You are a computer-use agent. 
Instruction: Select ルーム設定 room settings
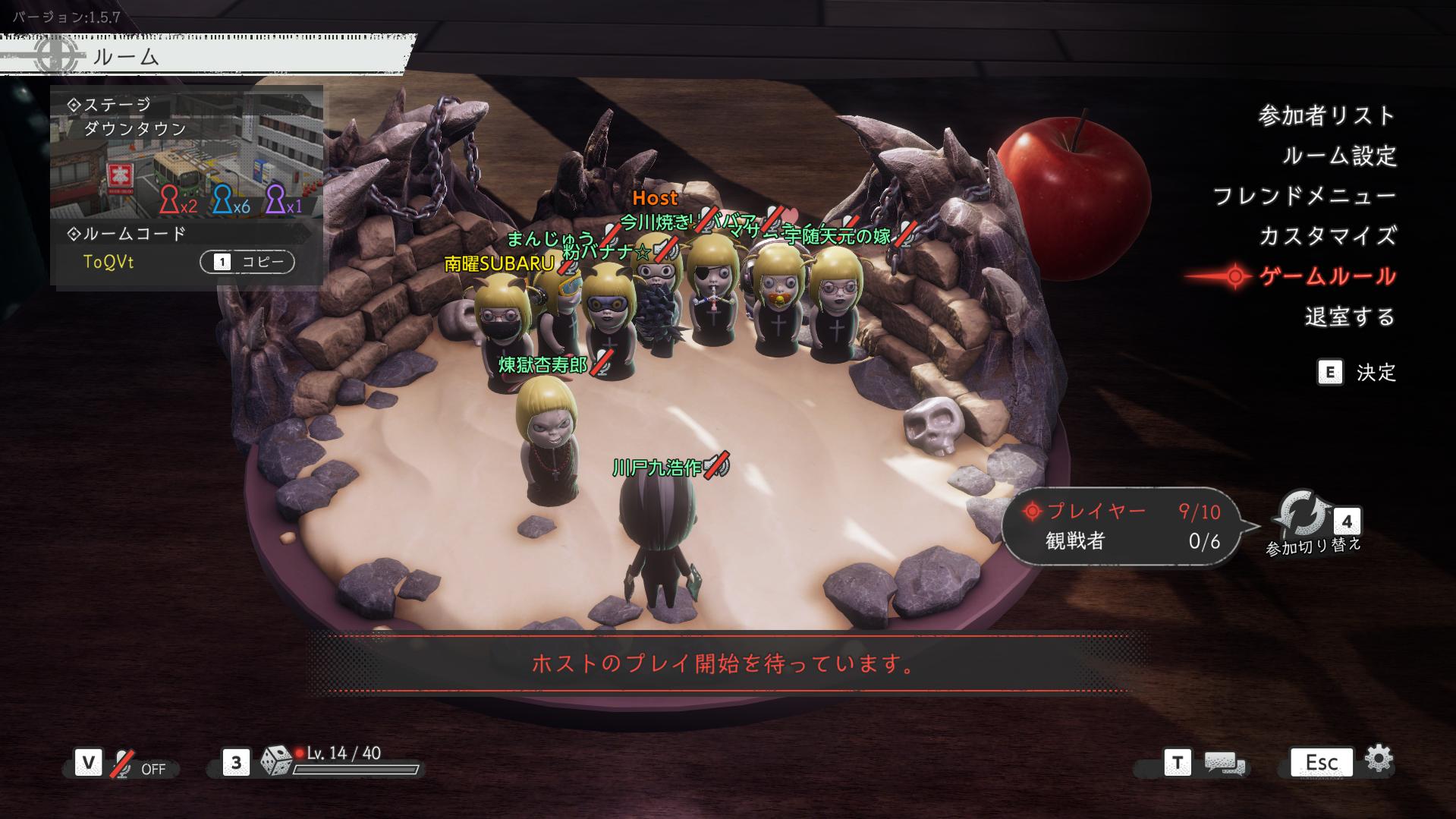(1339, 156)
